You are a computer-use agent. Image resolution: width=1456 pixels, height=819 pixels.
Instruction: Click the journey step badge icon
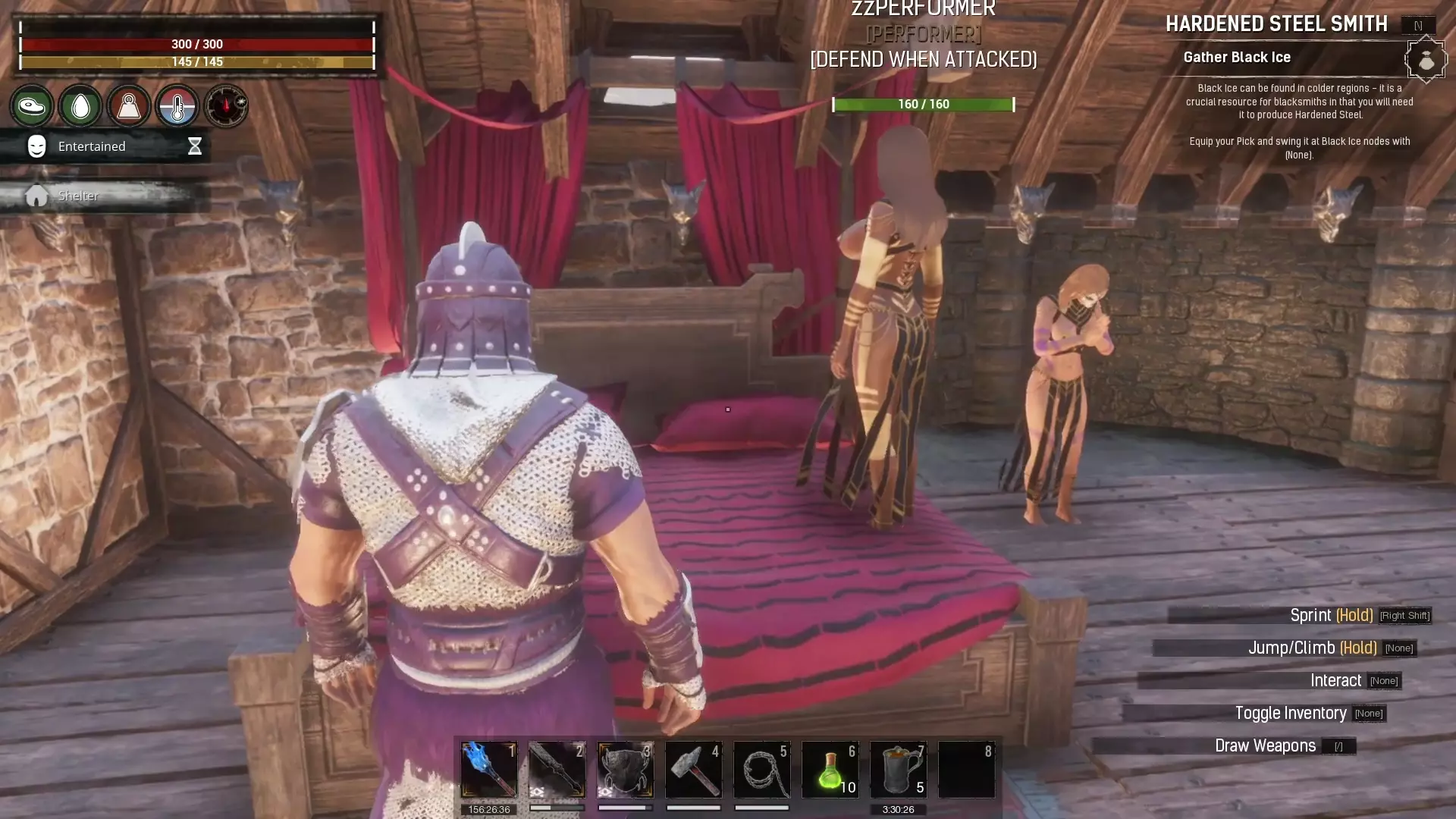(x=1426, y=59)
